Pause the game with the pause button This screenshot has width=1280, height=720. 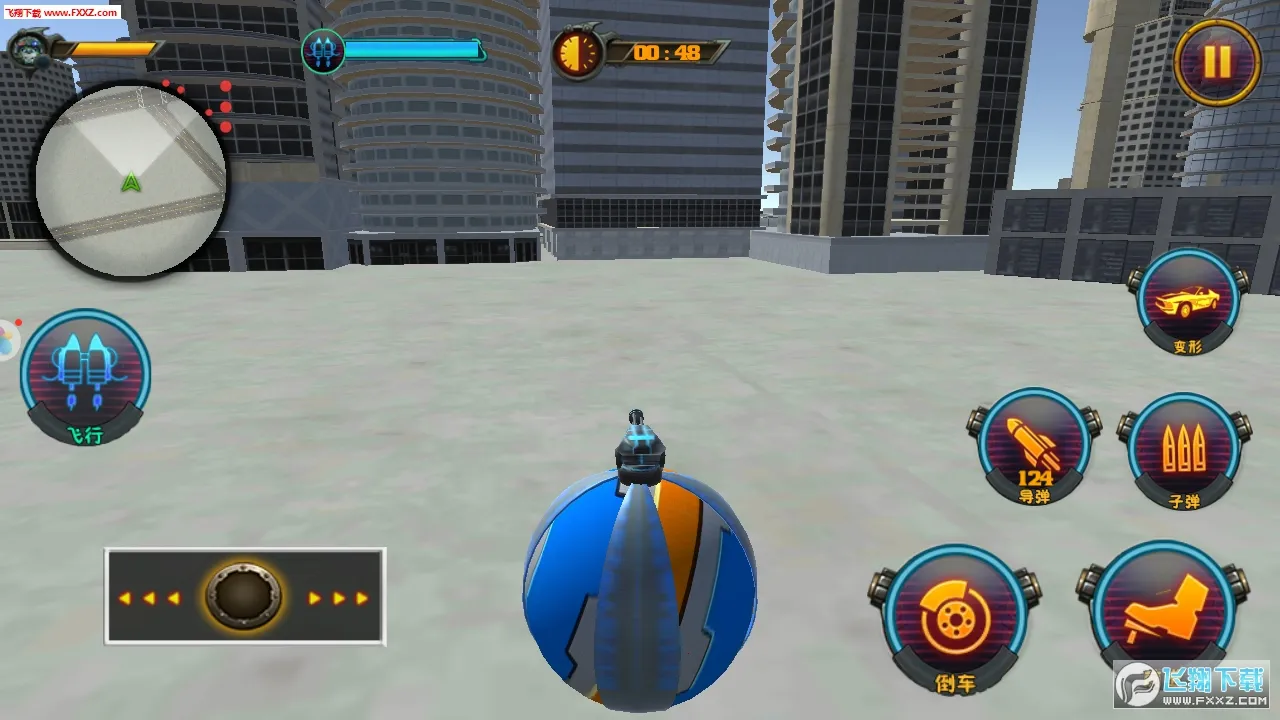coord(1216,62)
